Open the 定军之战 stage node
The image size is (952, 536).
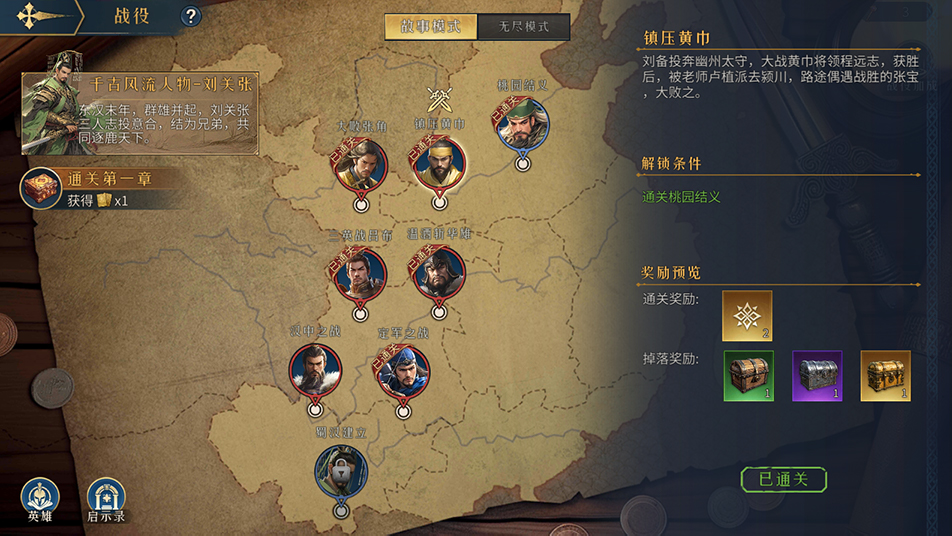tap(403, 371)
